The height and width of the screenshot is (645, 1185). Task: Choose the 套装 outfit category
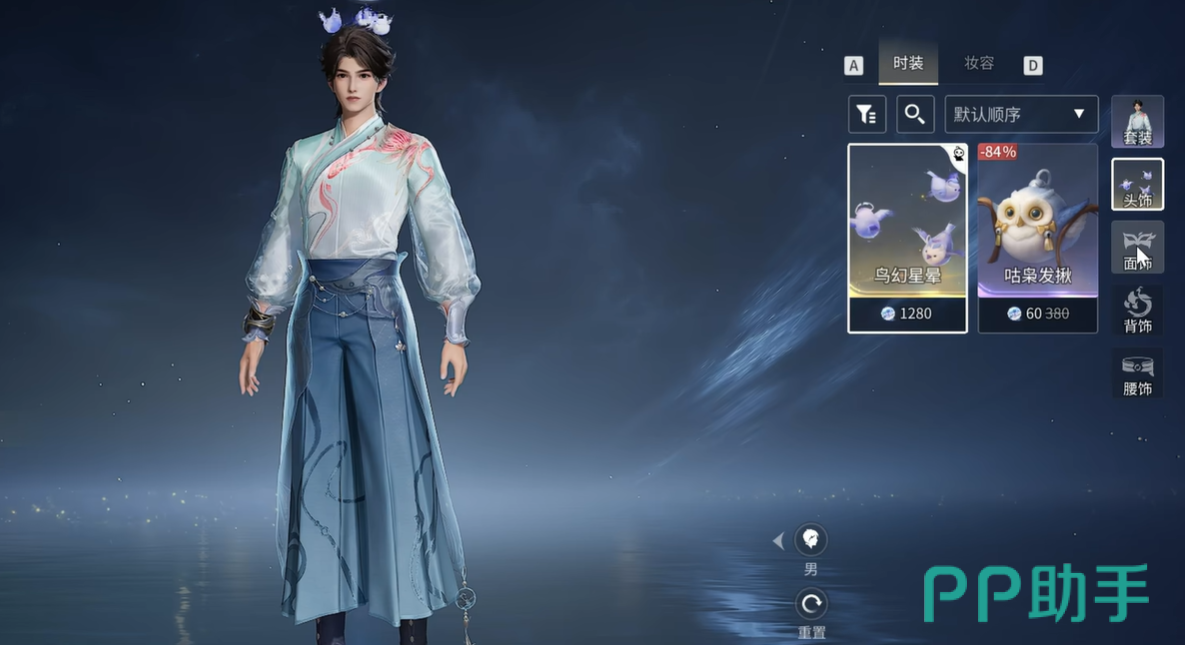1137,121
